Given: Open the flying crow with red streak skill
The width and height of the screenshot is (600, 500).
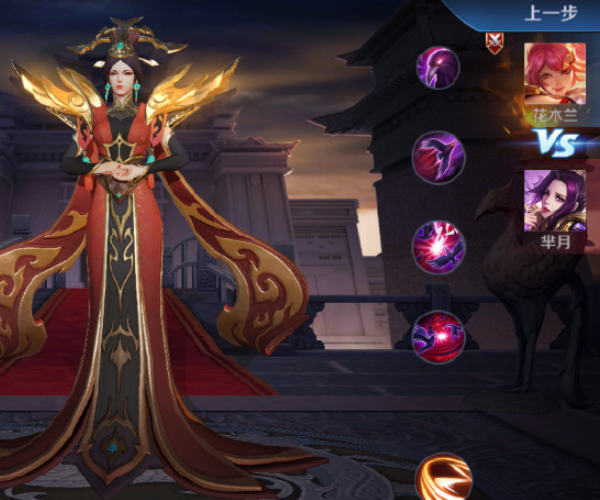Looking at the screenshot, I should pyautogui.click(x=439, y=155).
